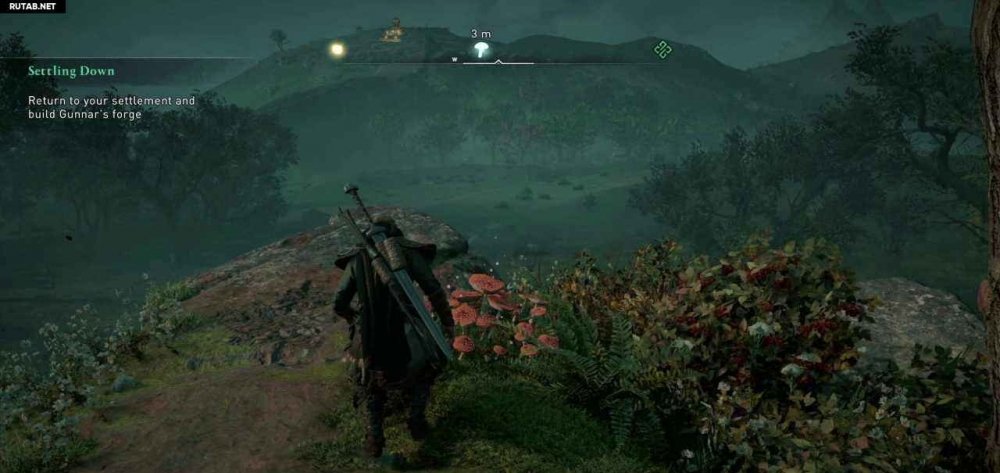This screenshot has height=473, width=1000.
Task: Select the Gunnar's forge objective text
Action: tap(111, 108)
